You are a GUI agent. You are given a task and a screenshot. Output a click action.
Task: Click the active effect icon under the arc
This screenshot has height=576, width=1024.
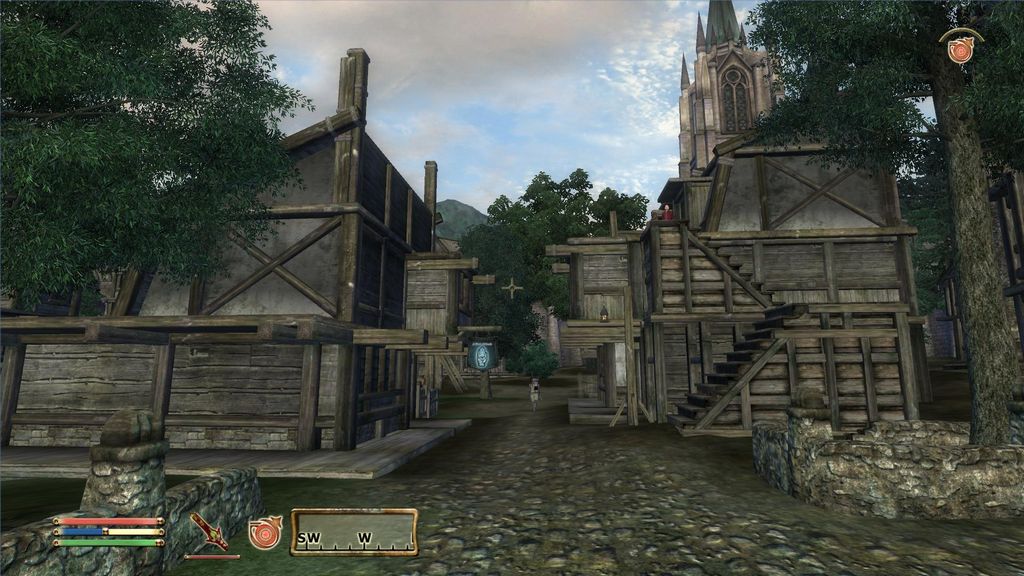960,49
